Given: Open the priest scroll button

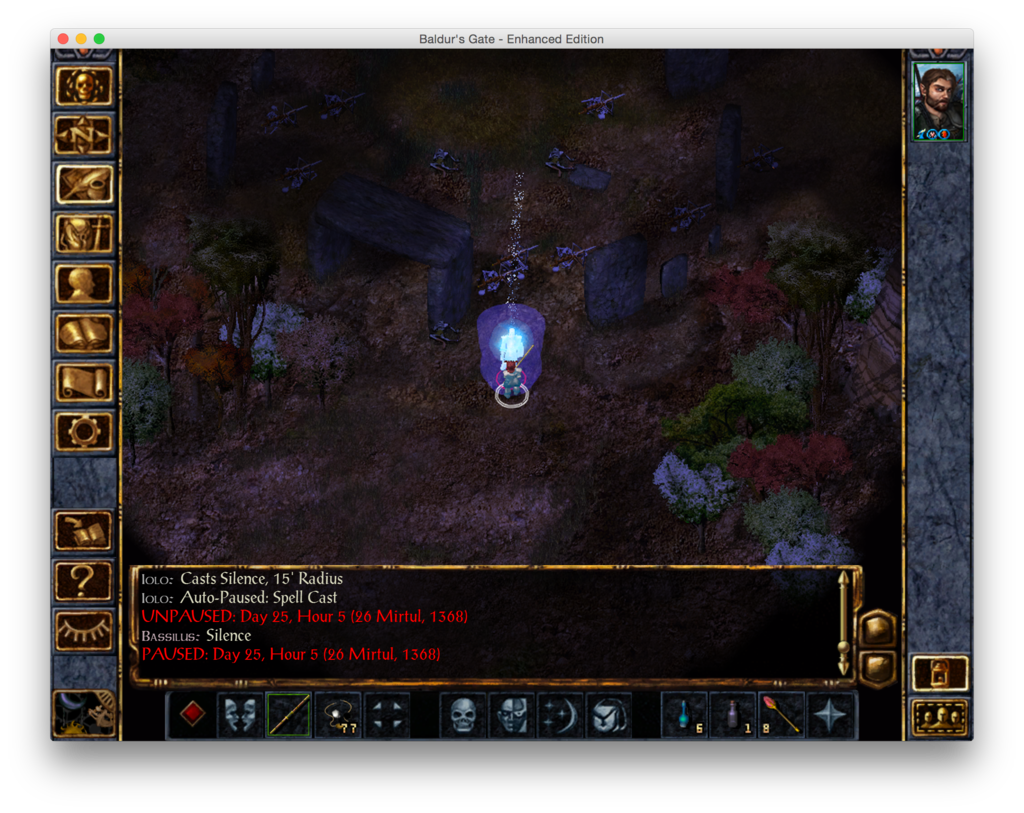Looking at the screenshot, I should (84, 382).
